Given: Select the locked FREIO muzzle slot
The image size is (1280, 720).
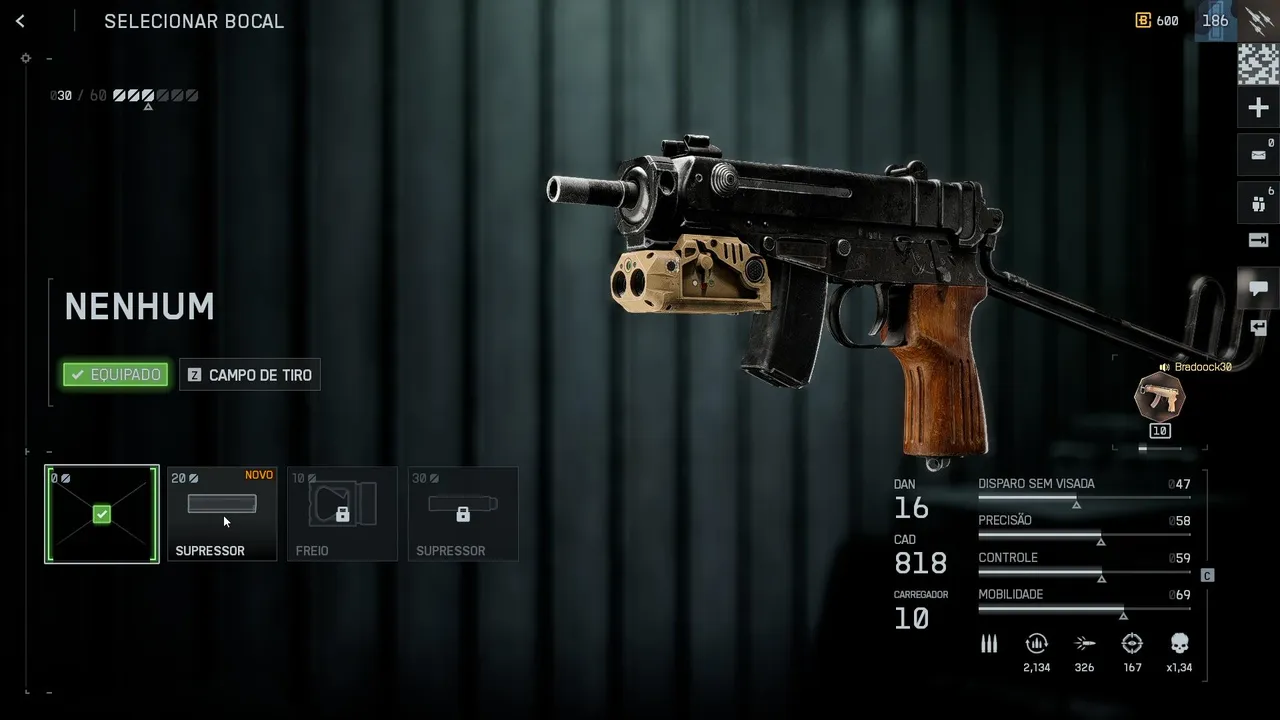Looking at the screenshot, I should [x=342, y=514].
